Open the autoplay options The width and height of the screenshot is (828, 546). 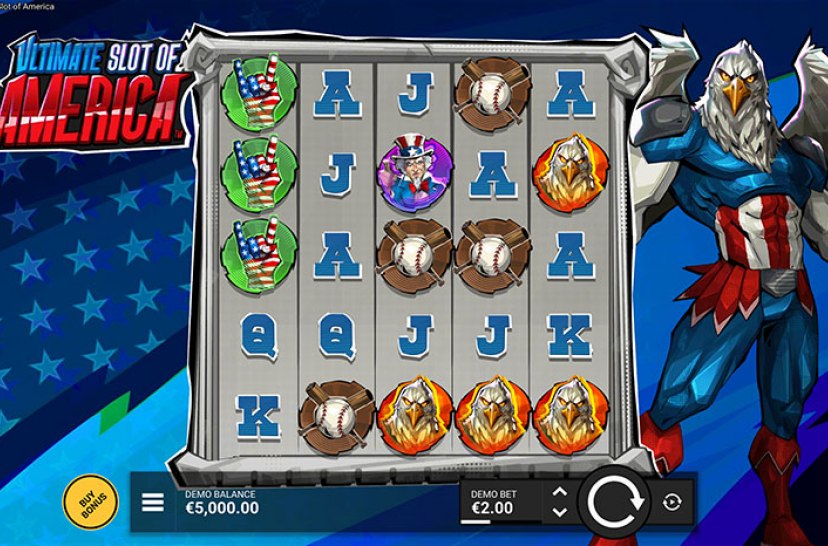tap(671, 502)
